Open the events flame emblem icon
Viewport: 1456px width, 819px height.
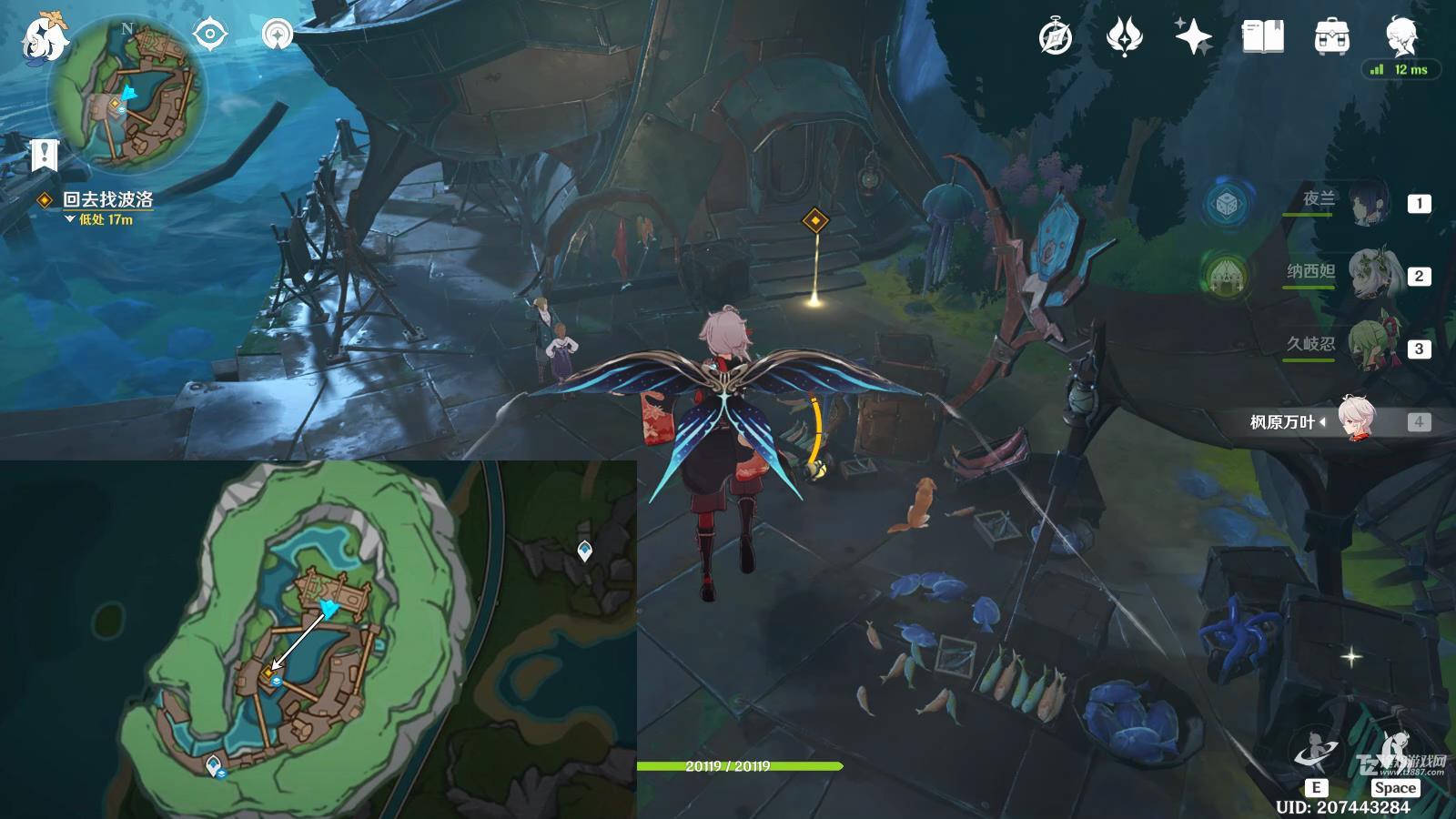pos(1124,37)
